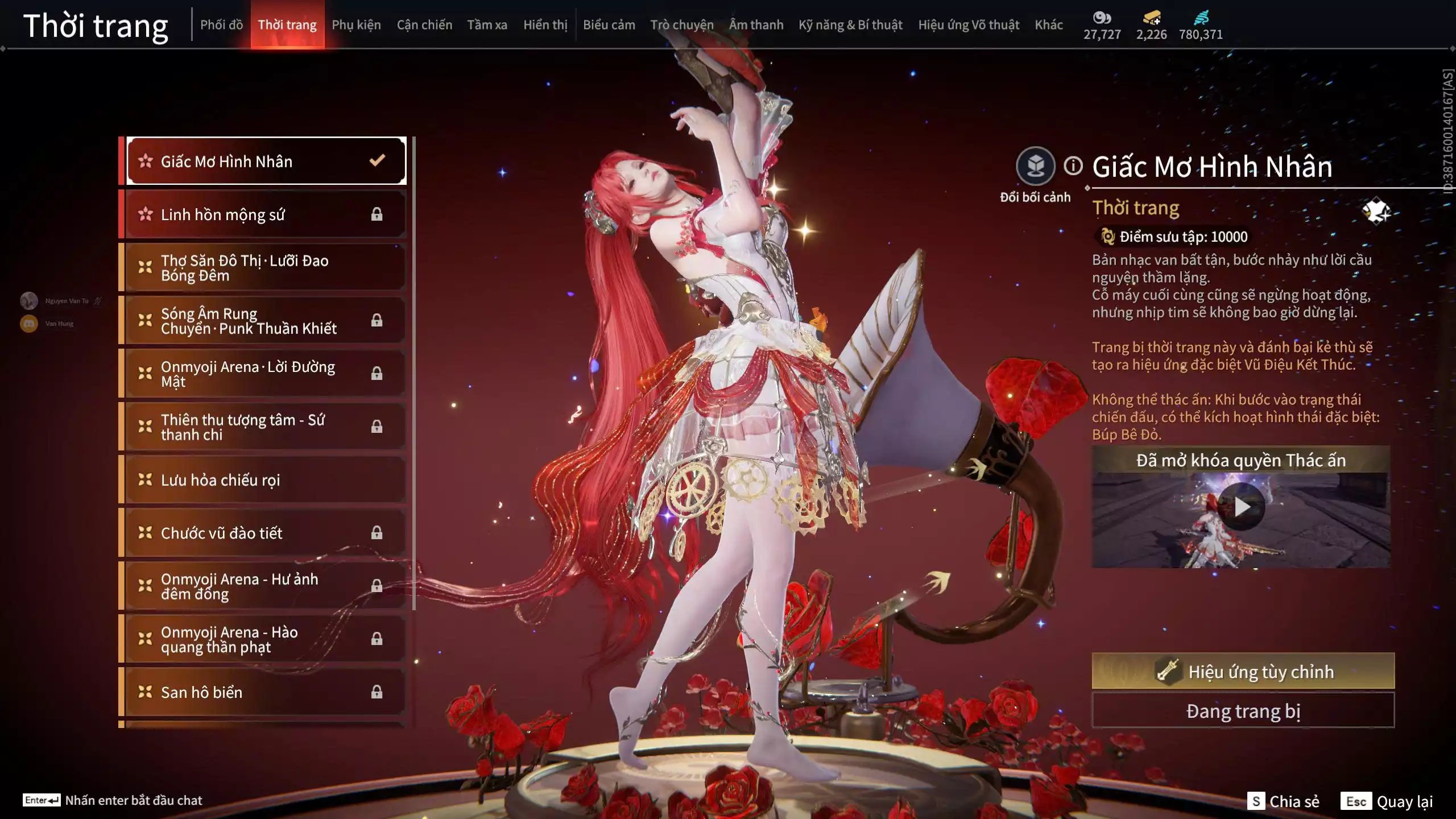Switch to the Phối đồ tab
The image size is (1456, 819).
point(221,25)
